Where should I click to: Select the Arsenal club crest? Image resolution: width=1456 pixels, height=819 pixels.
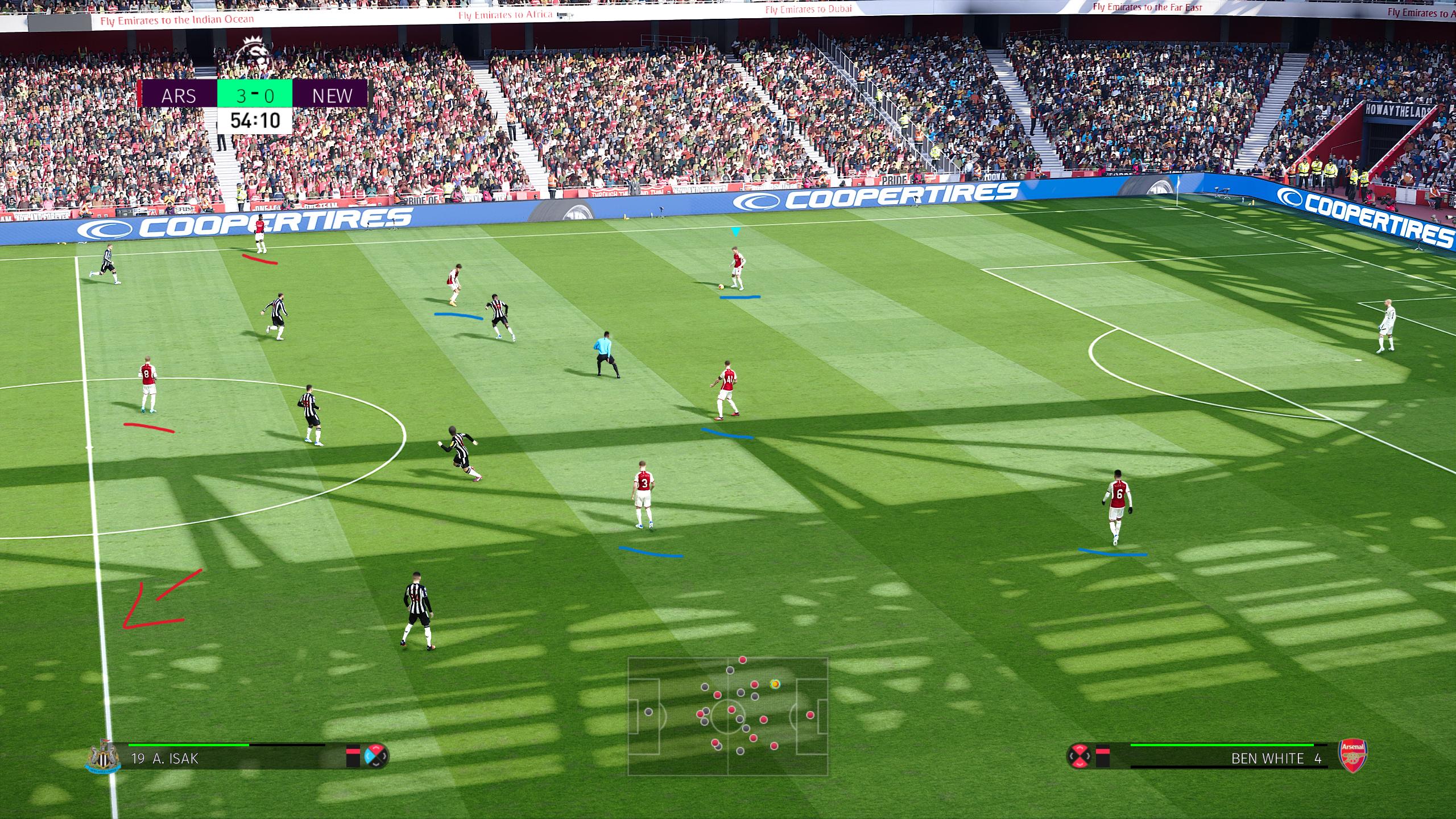click(1354, 756)
